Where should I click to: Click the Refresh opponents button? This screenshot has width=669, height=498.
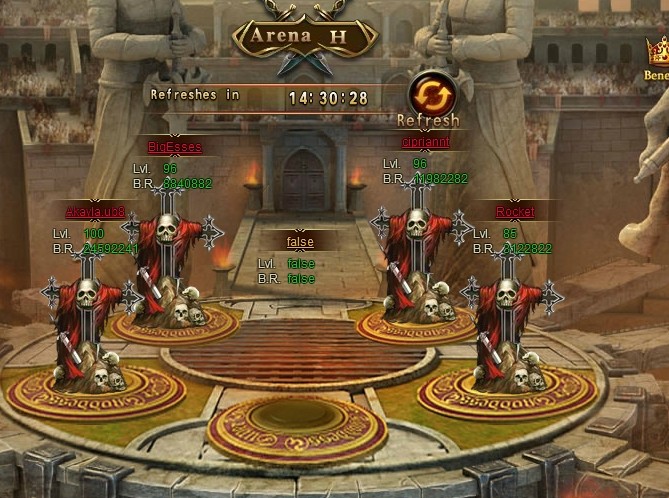(432, 95)
